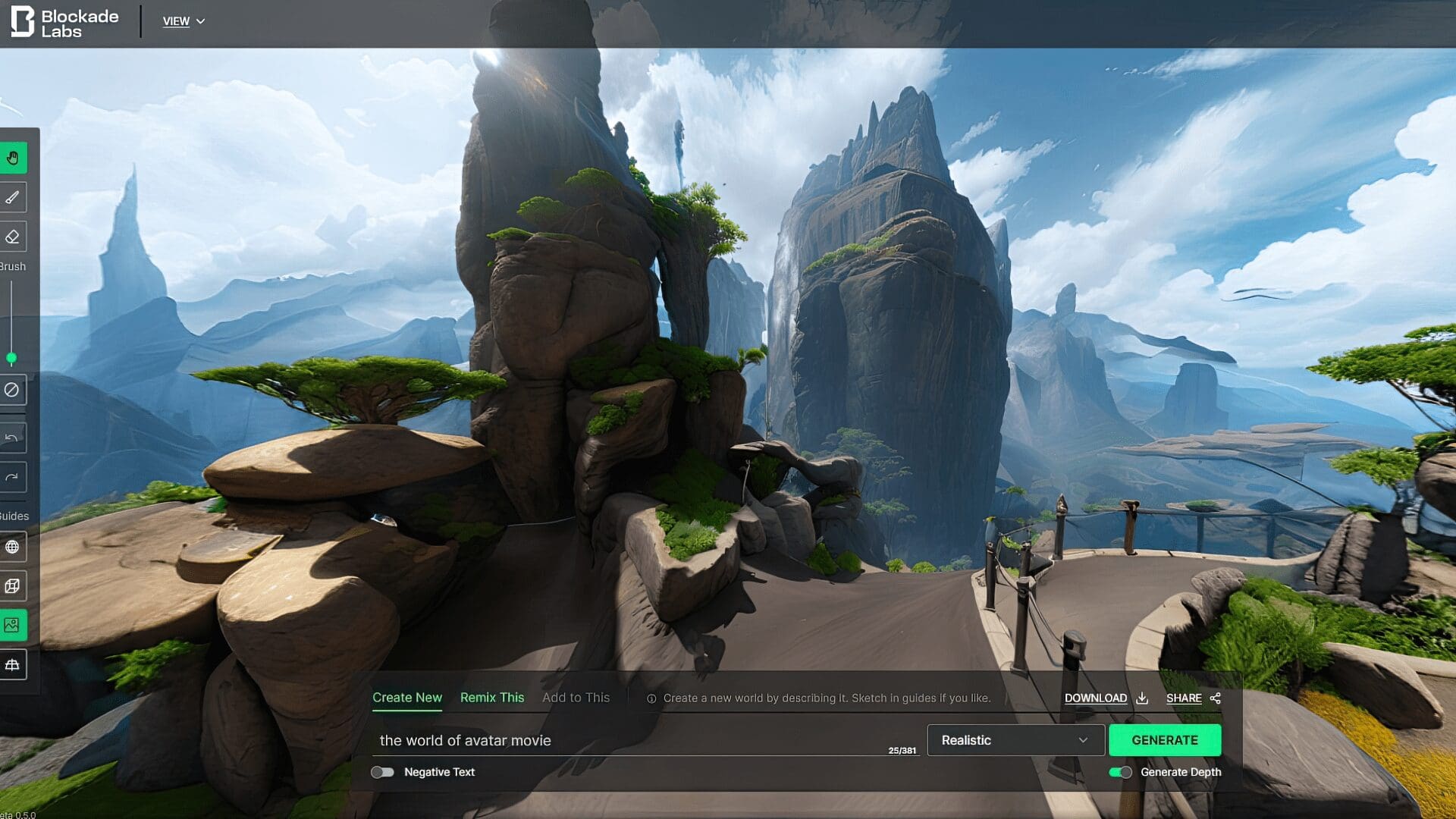Image resolution: width=1456 pixels, height=819 pixels.
Task: Enable the sphere grid guide
Action: pos(14,547)
